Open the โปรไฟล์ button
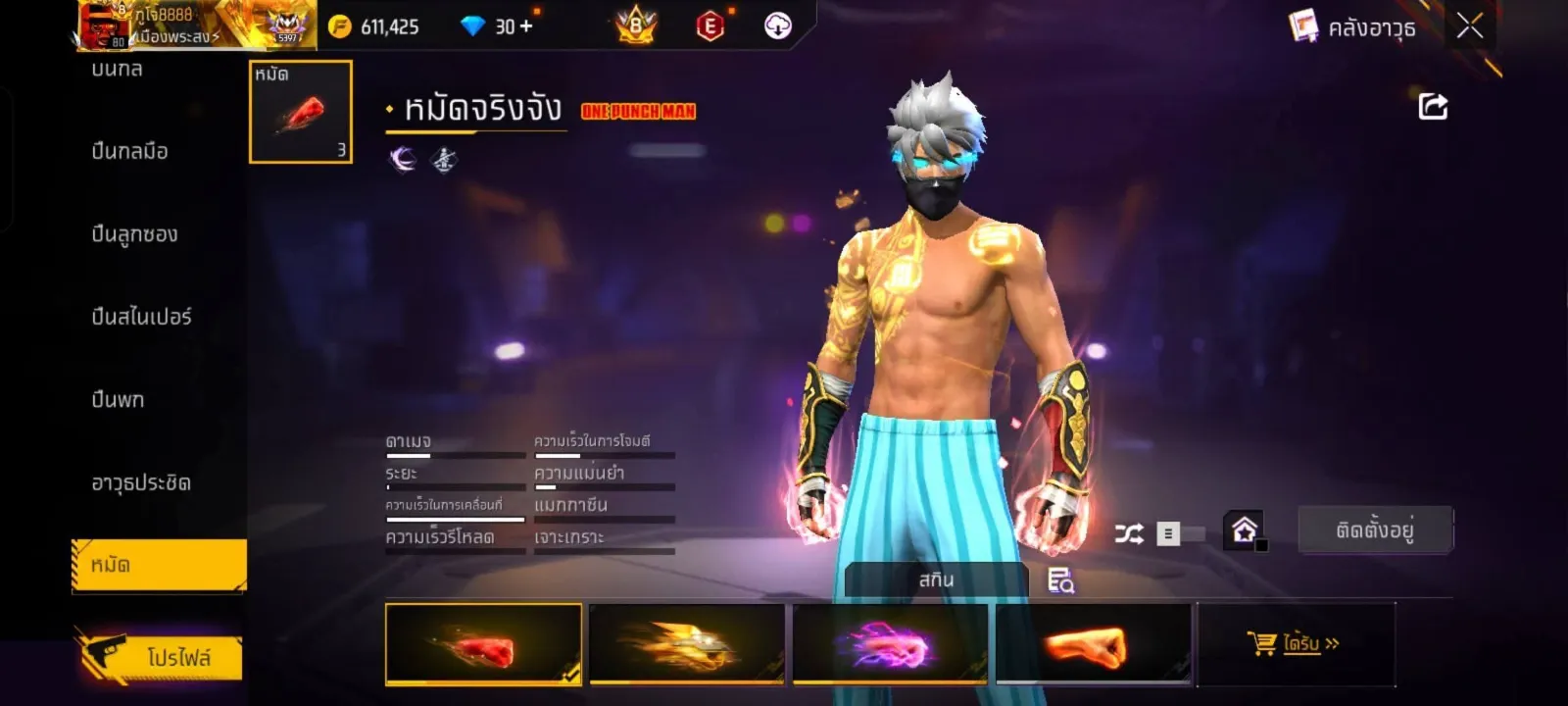 pyautogui.click(x=163, y=656)
